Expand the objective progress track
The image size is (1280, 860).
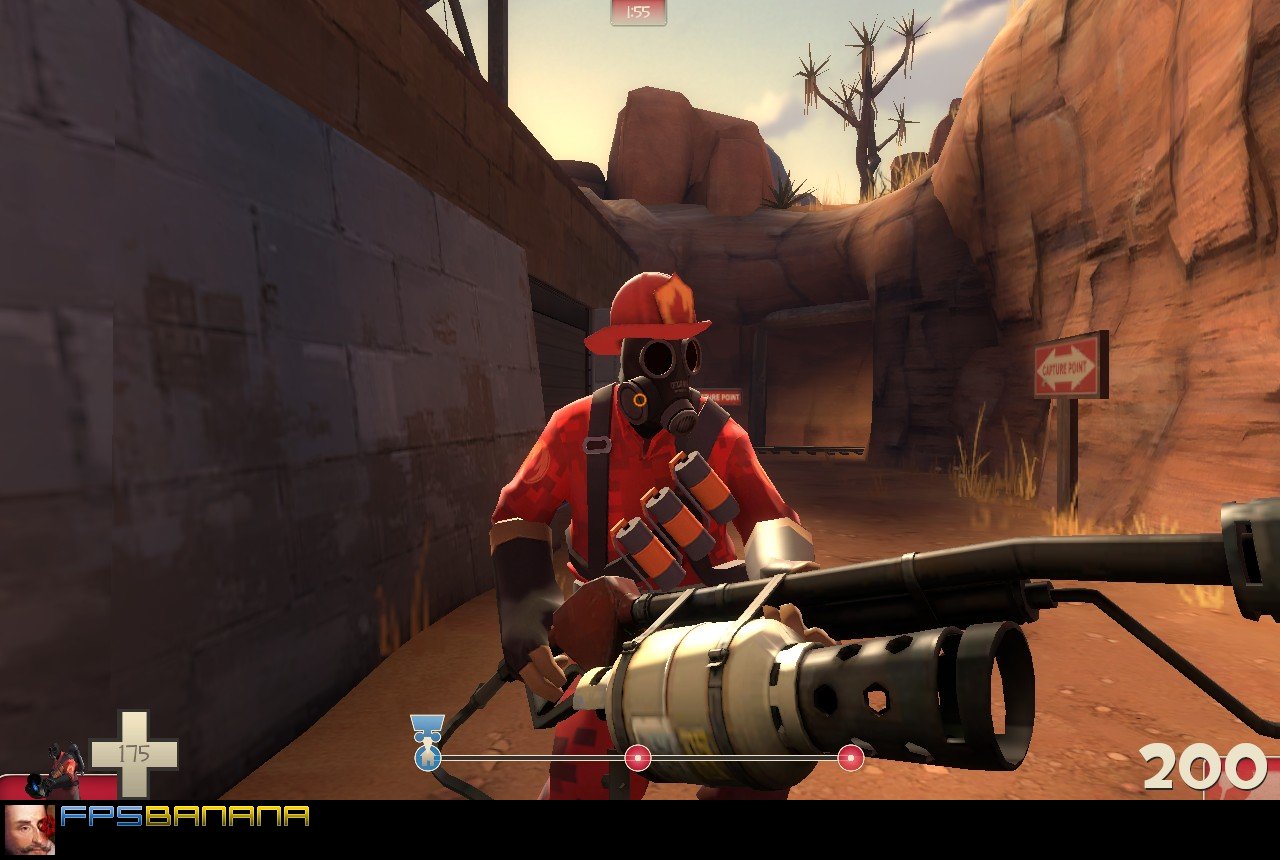(640, 758)
